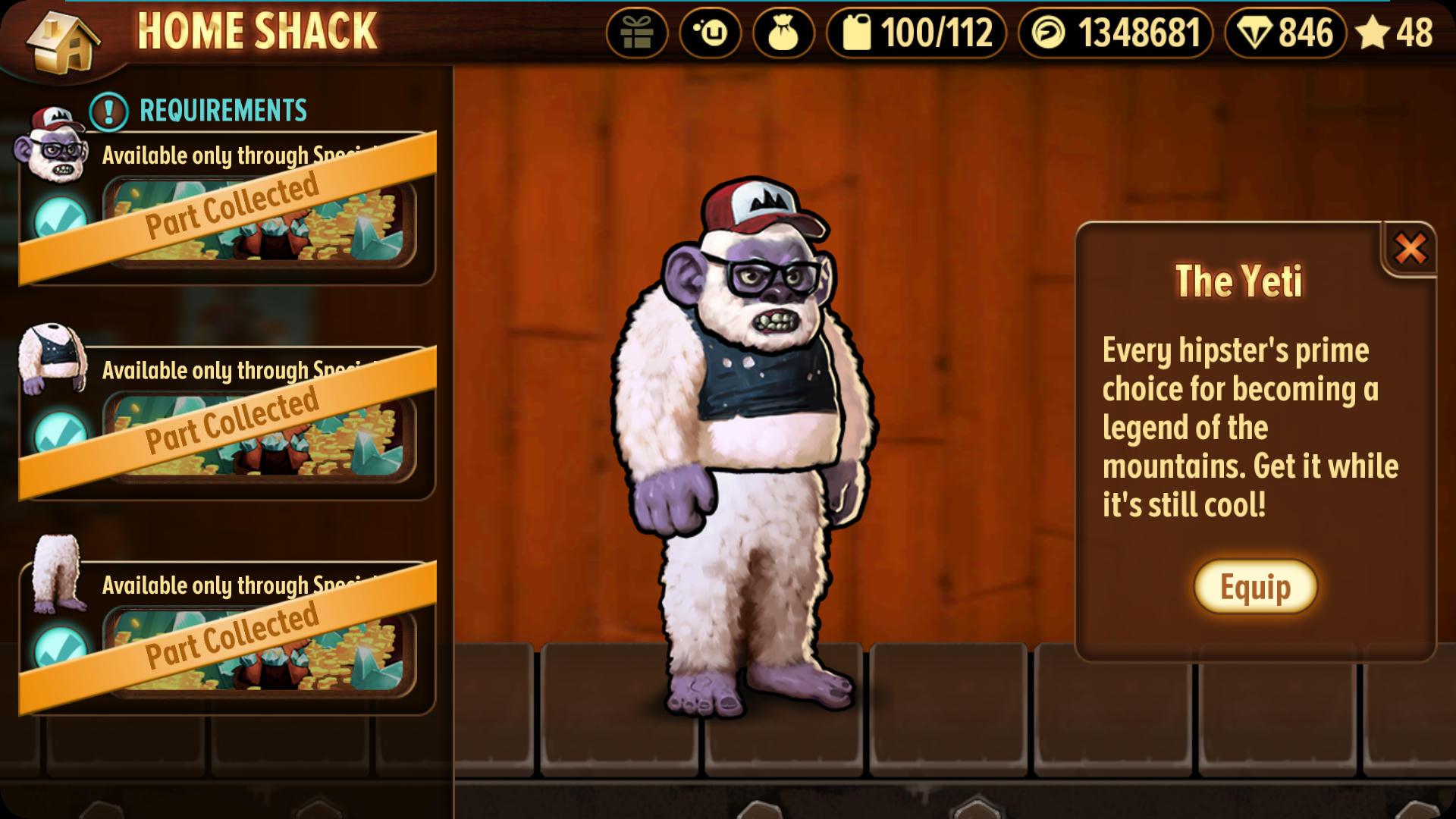Open the Home Shack house icon
This screenshot has height=819, width=1456.
tap(62, 42)
